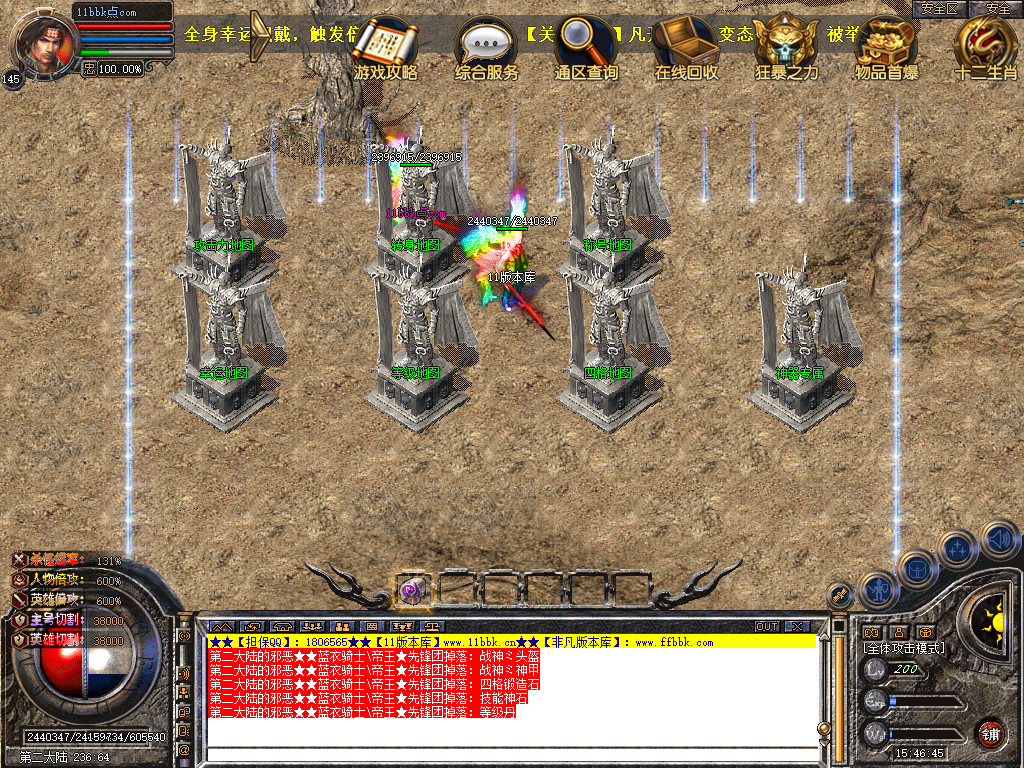The image size is (1024, 768).
Task: Open the red 铺 shop button
Action: [x=990, y=732]
